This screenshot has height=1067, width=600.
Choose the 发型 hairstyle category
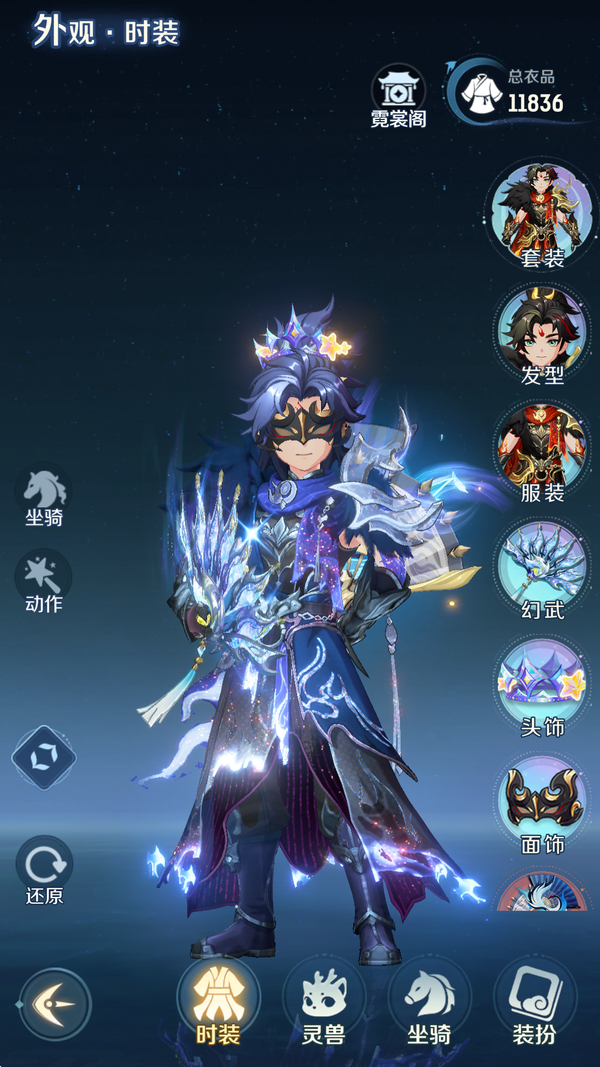pyautogui.click(x=543, y=331)
